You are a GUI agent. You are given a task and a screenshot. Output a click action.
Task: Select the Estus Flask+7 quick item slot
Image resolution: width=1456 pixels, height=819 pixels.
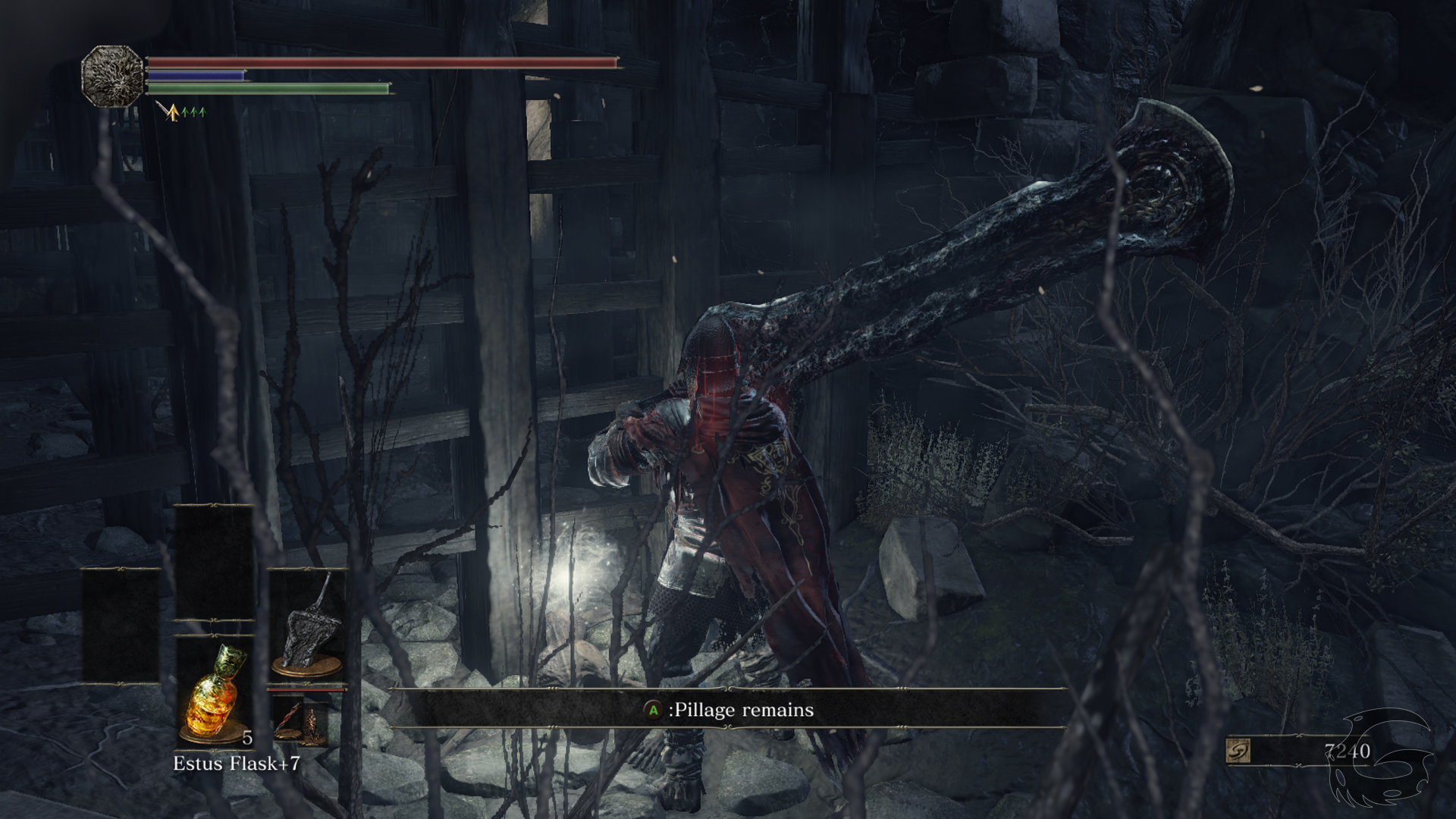tap(214, 690)
